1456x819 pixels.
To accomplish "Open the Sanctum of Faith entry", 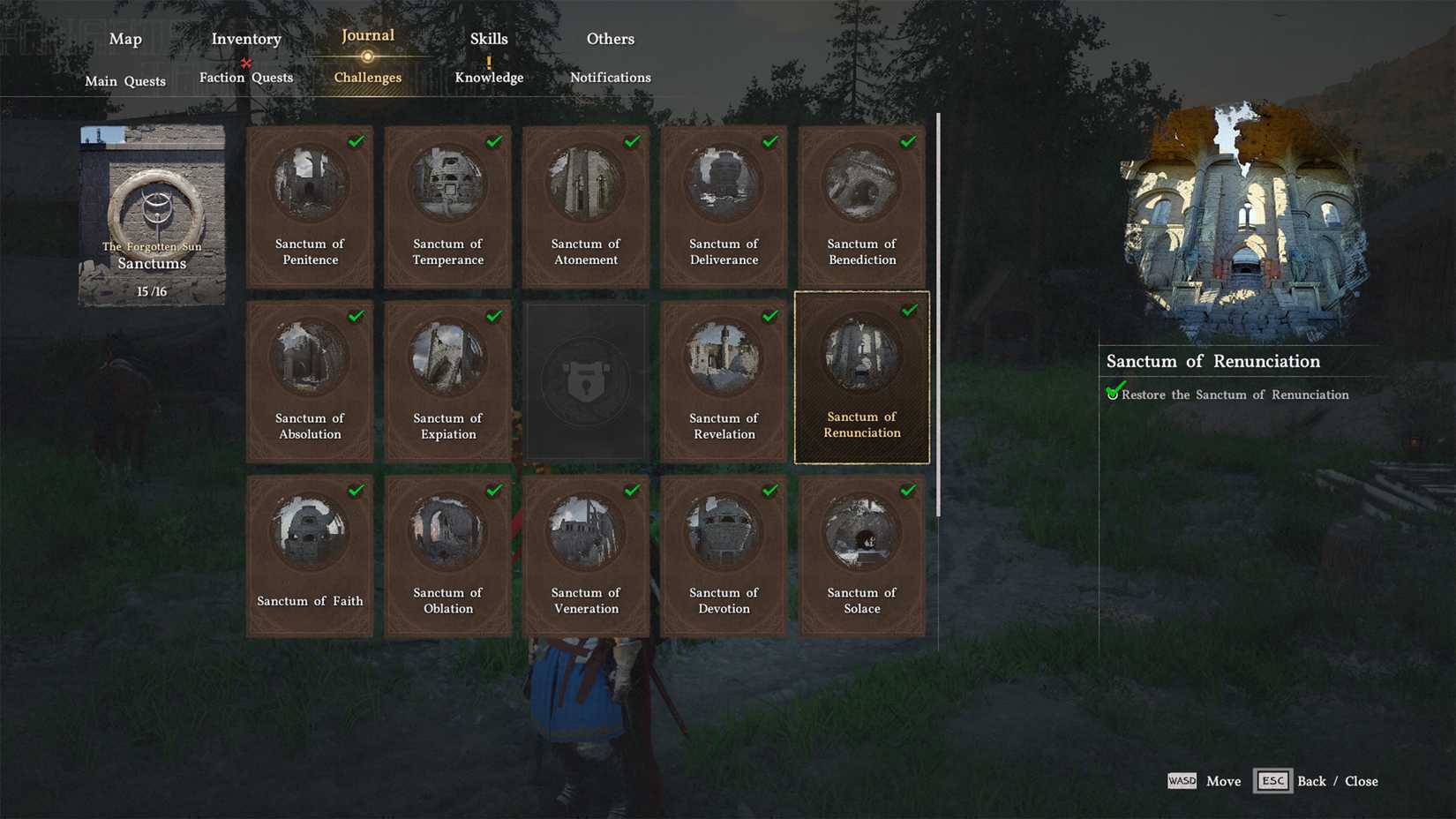I will pos(310,554).
